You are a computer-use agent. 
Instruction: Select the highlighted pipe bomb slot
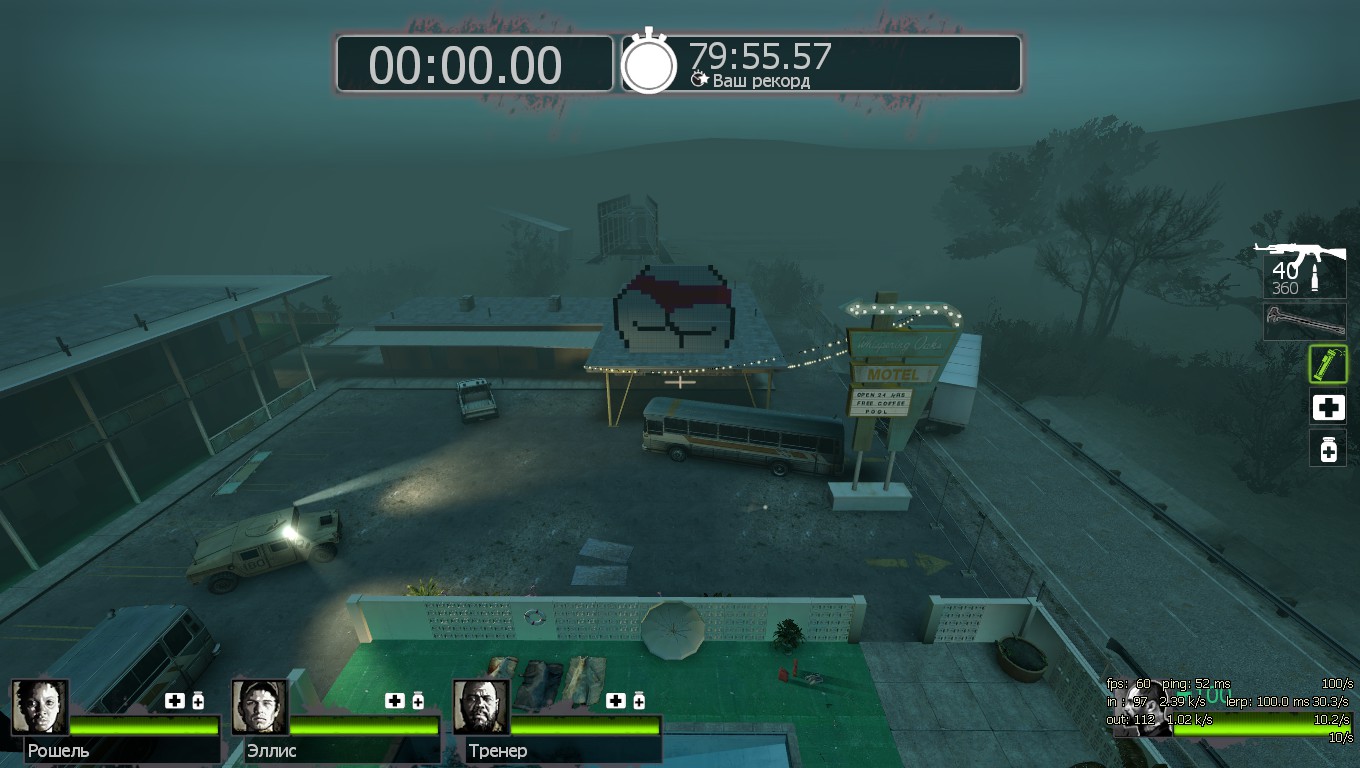coord(1328,364)
